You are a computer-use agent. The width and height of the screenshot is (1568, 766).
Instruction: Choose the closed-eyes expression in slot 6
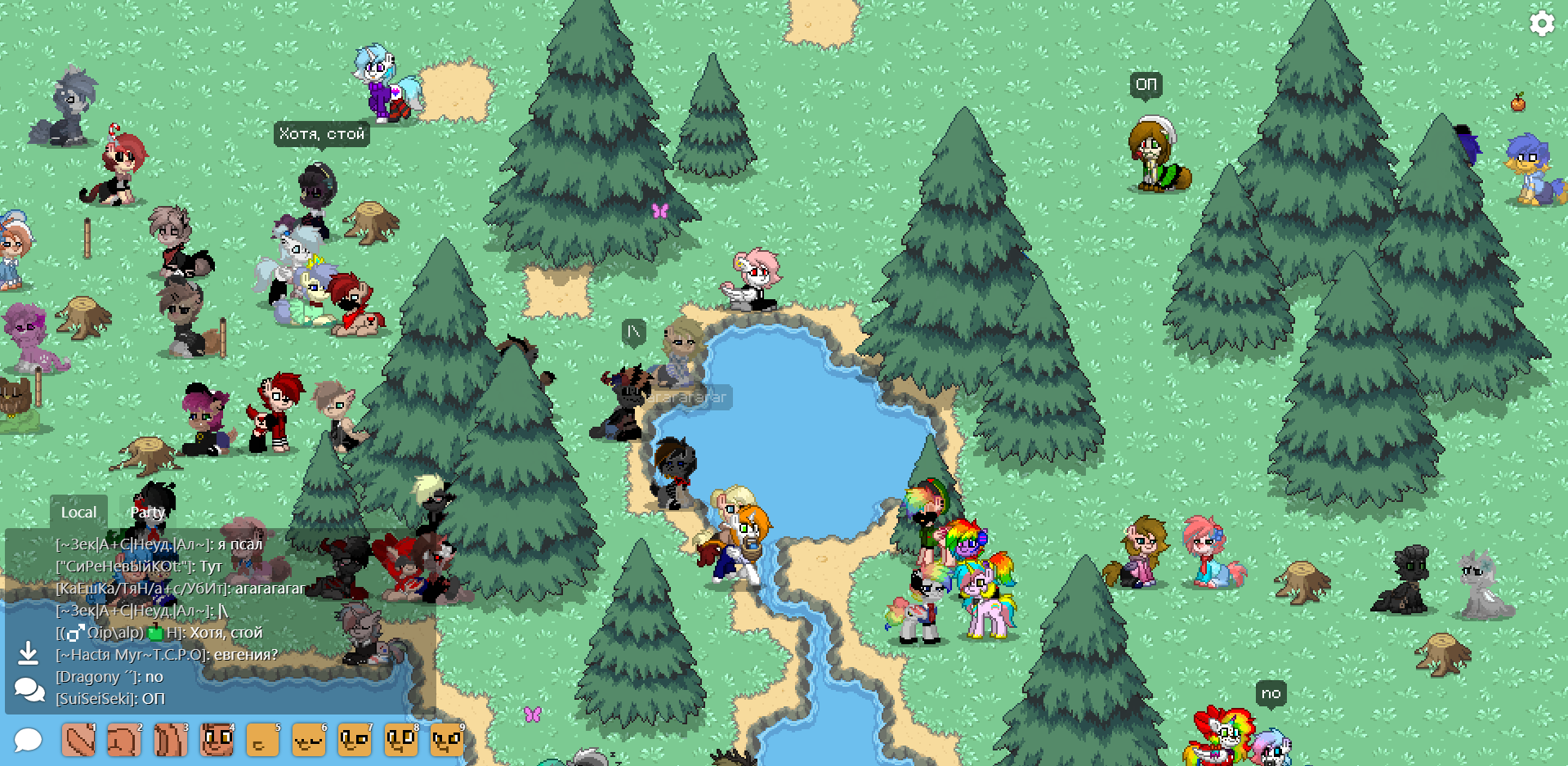(308, 741)
